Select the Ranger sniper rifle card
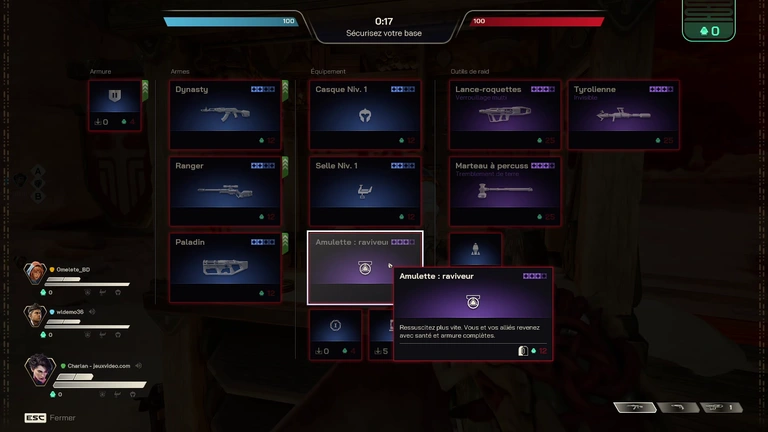 tap(225, 190)
